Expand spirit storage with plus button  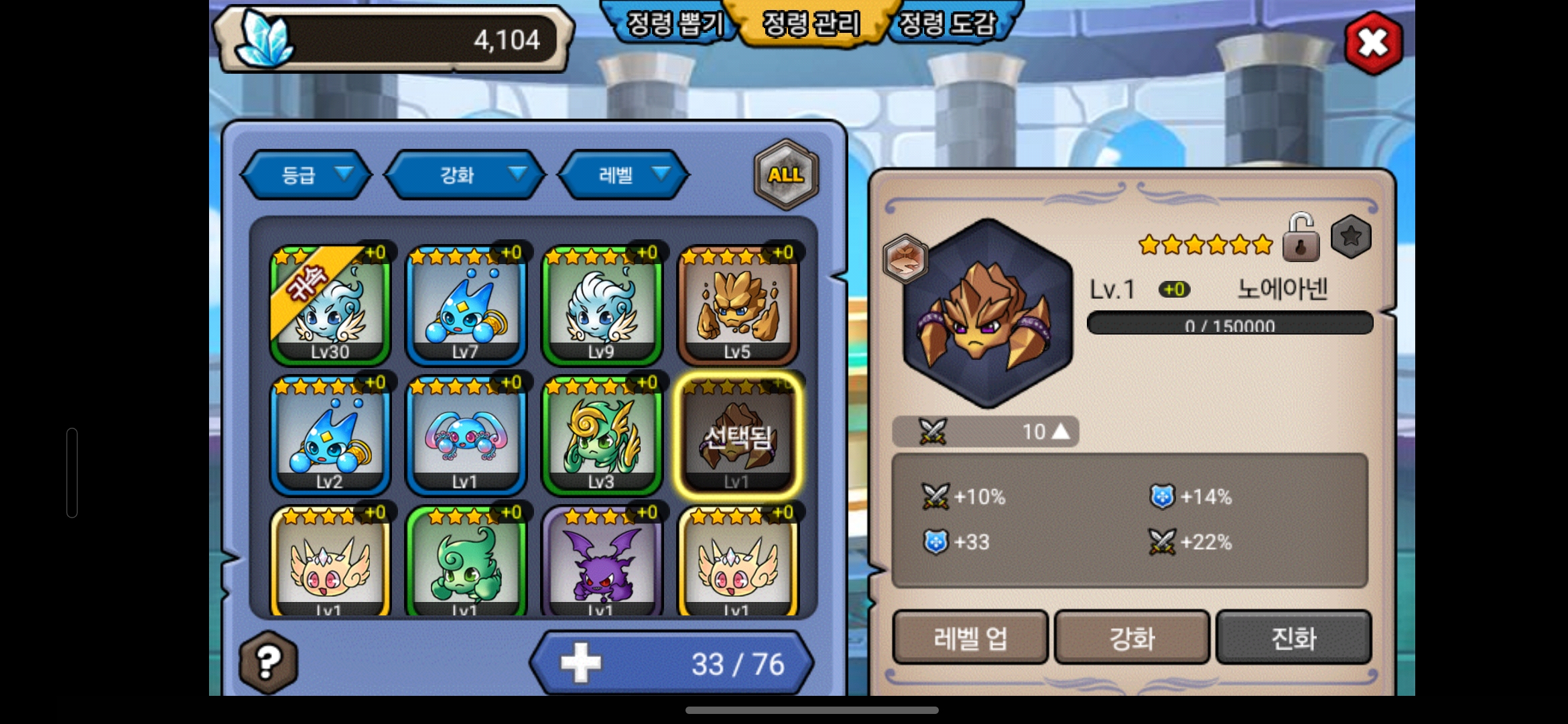coord(581,663)
